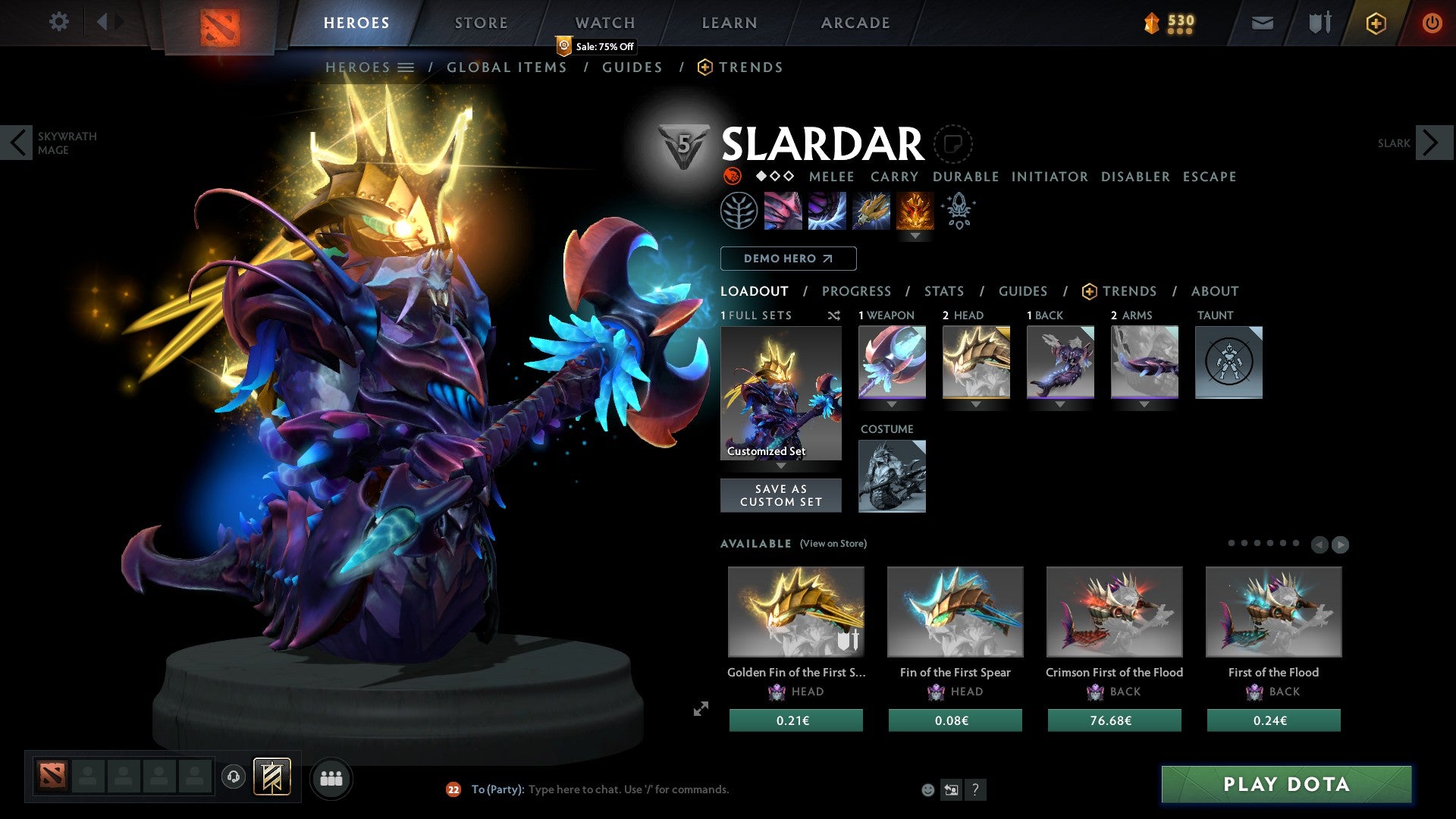Toggle shuffle for equipped full sets
Screen dimensions: 1456x819
[x=833, y=315]
